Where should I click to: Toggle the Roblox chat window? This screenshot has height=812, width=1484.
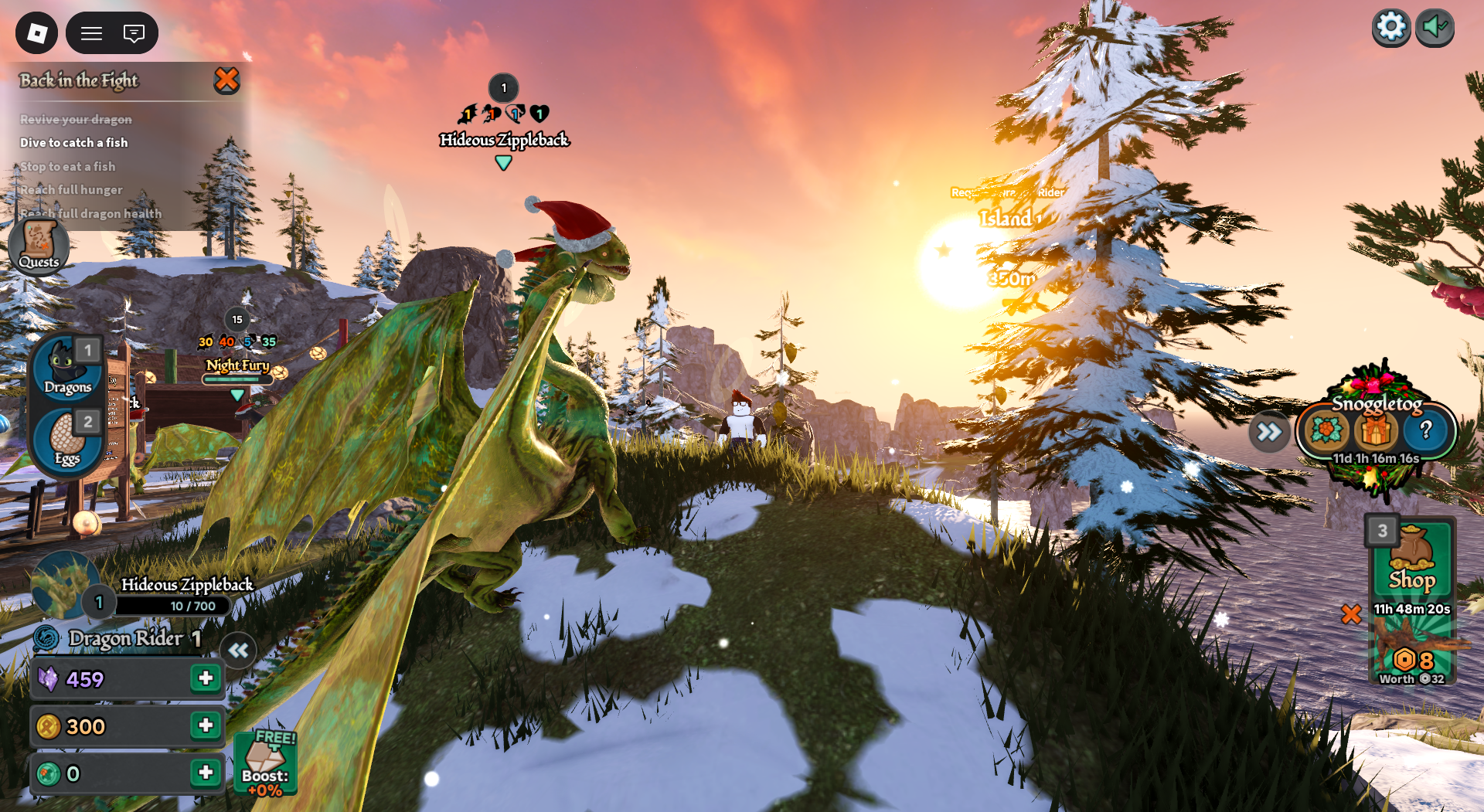(x=134, y=33)
